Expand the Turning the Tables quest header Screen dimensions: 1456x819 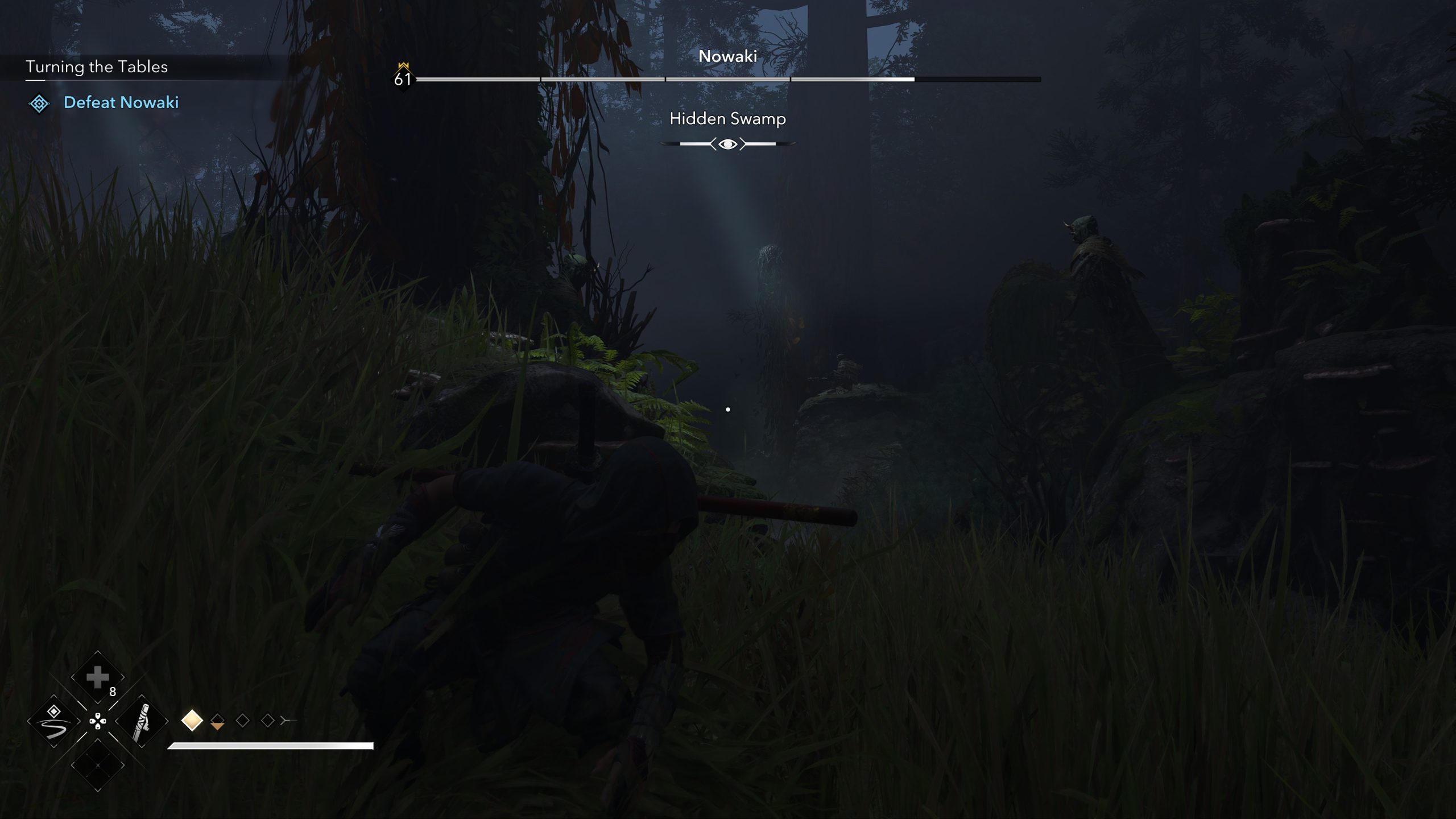[97, 67]
